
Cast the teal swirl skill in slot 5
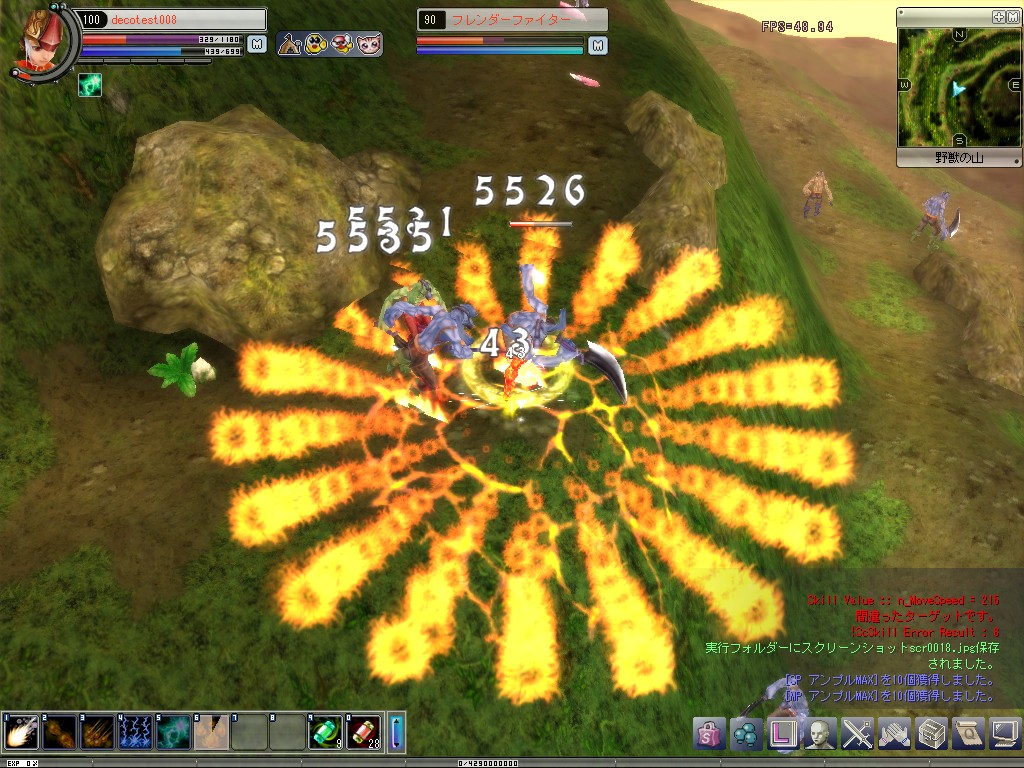[173, 732]
